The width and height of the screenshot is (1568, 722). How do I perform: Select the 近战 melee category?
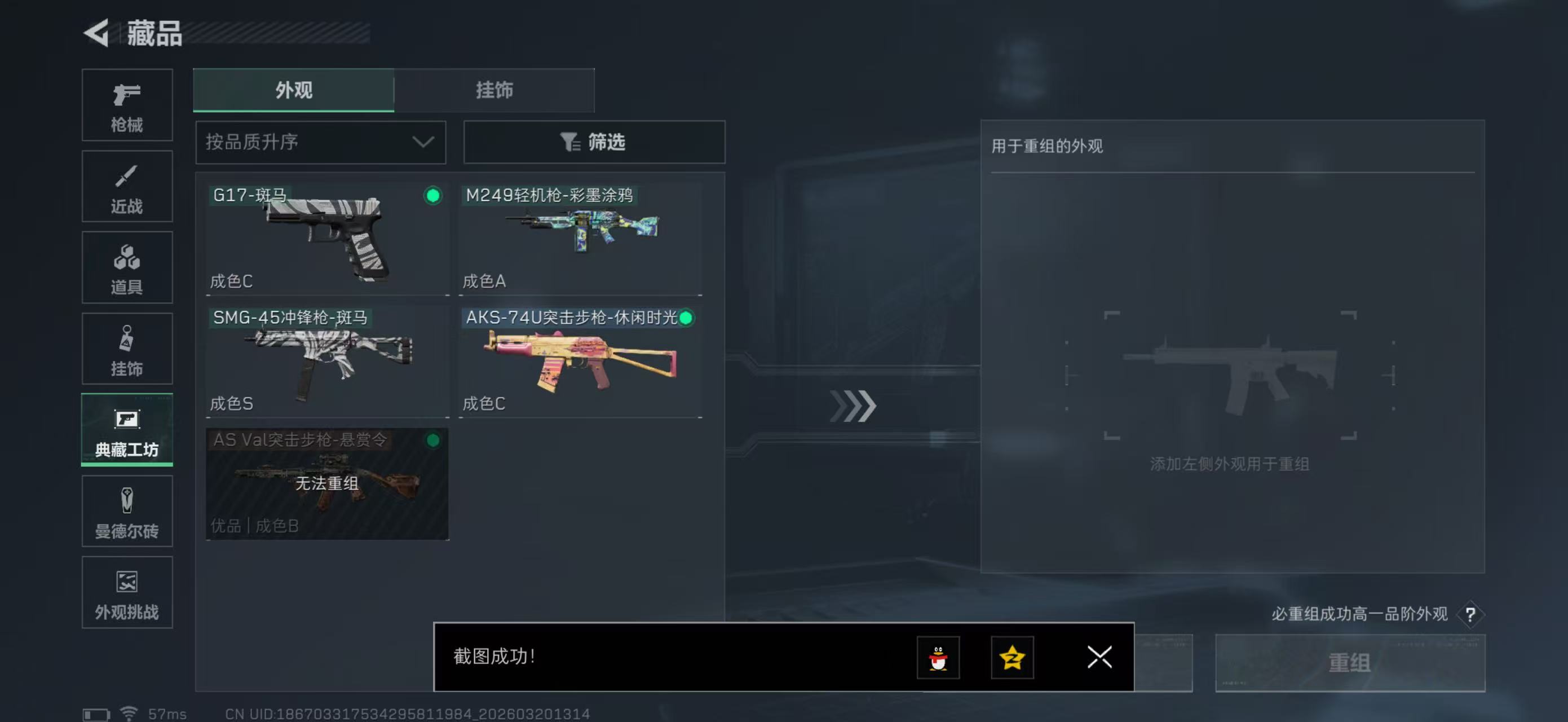127,186
